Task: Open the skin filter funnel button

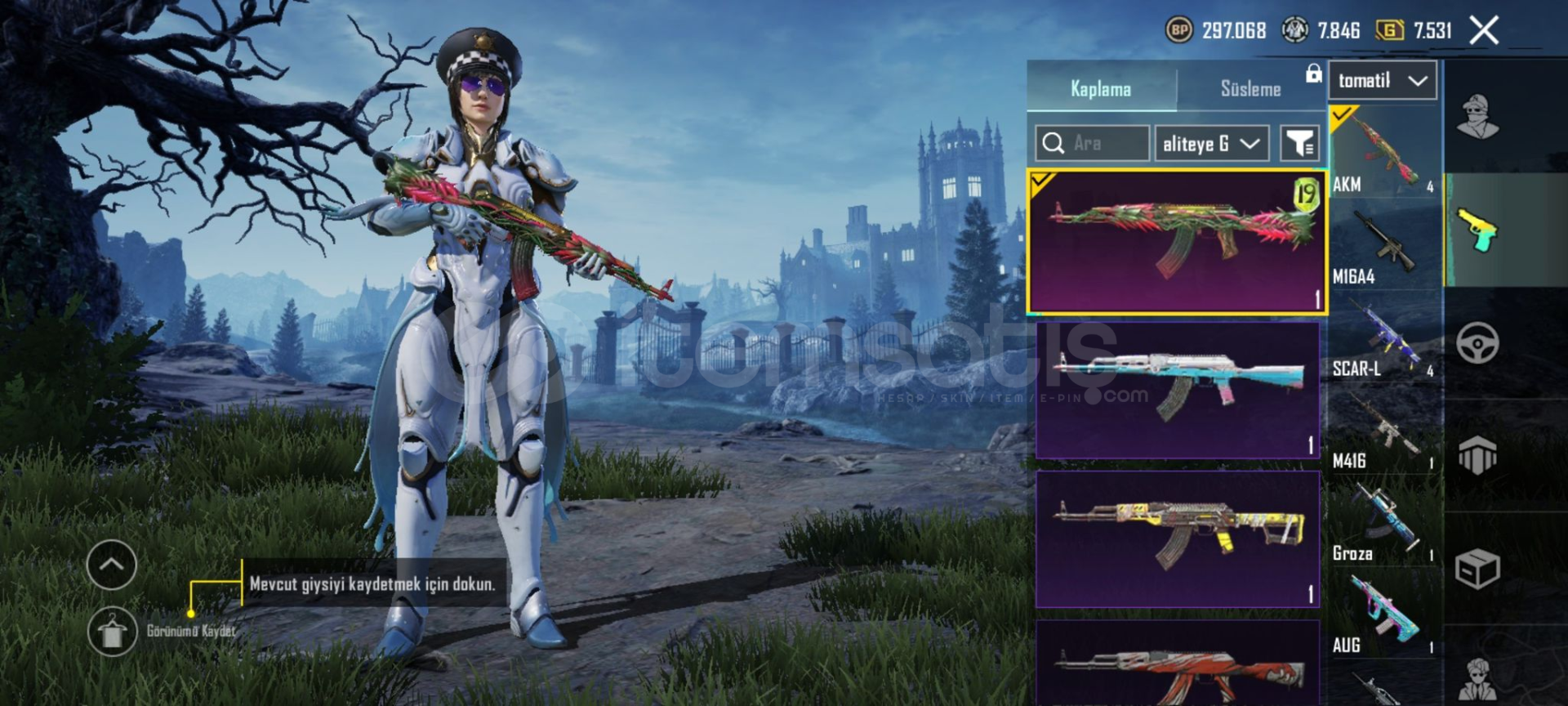Action: [x=1299, y=144]
